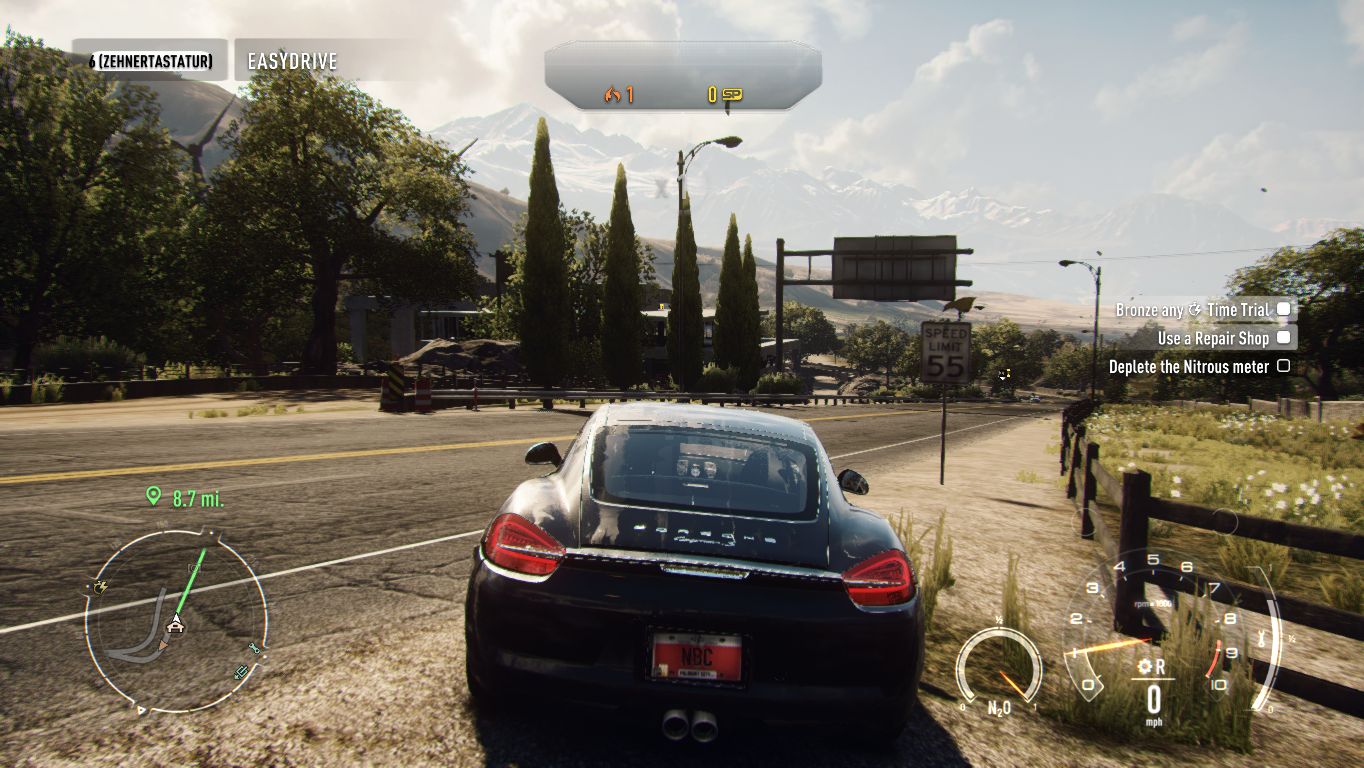1364x768 pixels.
Task: Tick the Use a Repair Shop checkbox
Action: click(x=1283, y=338)
